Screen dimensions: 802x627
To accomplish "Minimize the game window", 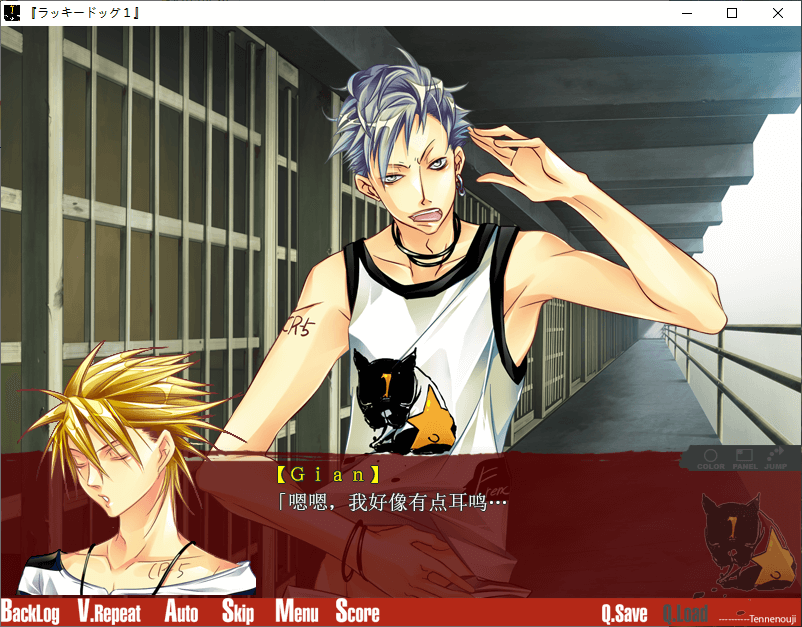I will [686, 13].
